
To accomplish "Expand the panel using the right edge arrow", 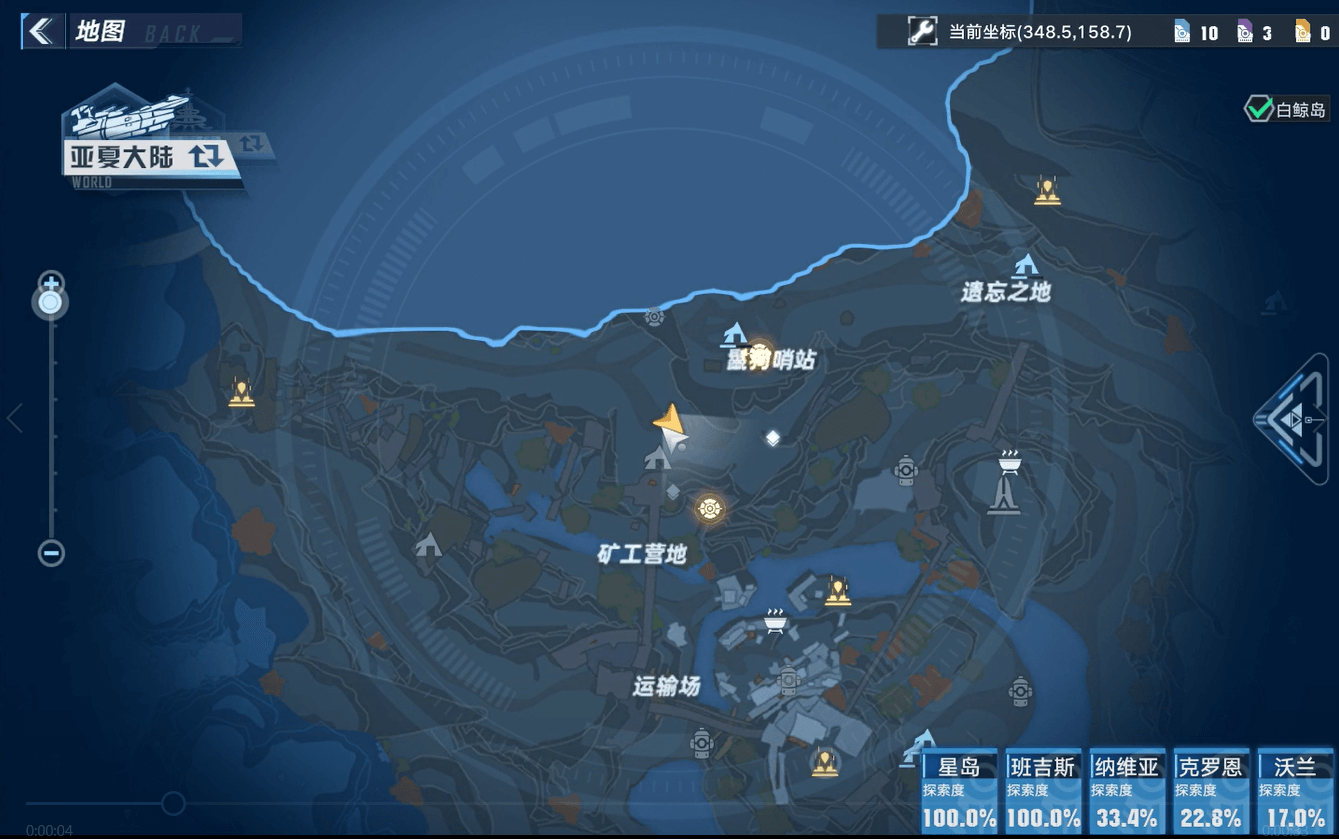I will tap(1295, 419).
